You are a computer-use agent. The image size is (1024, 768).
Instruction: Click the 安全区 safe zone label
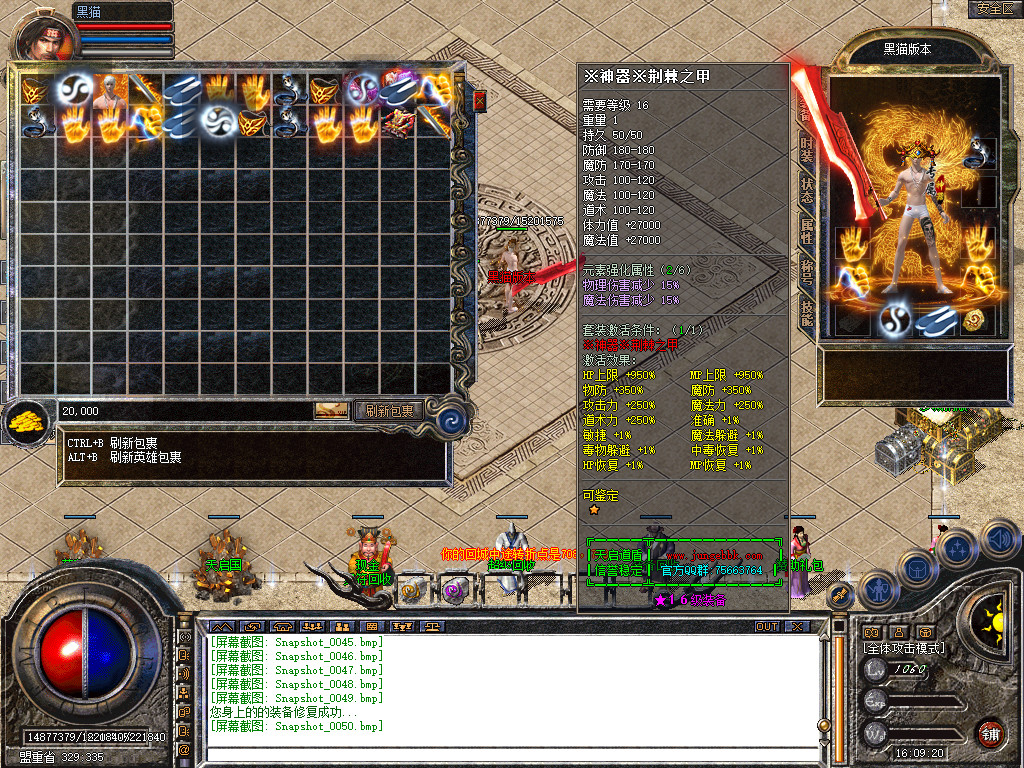(994, 9)
